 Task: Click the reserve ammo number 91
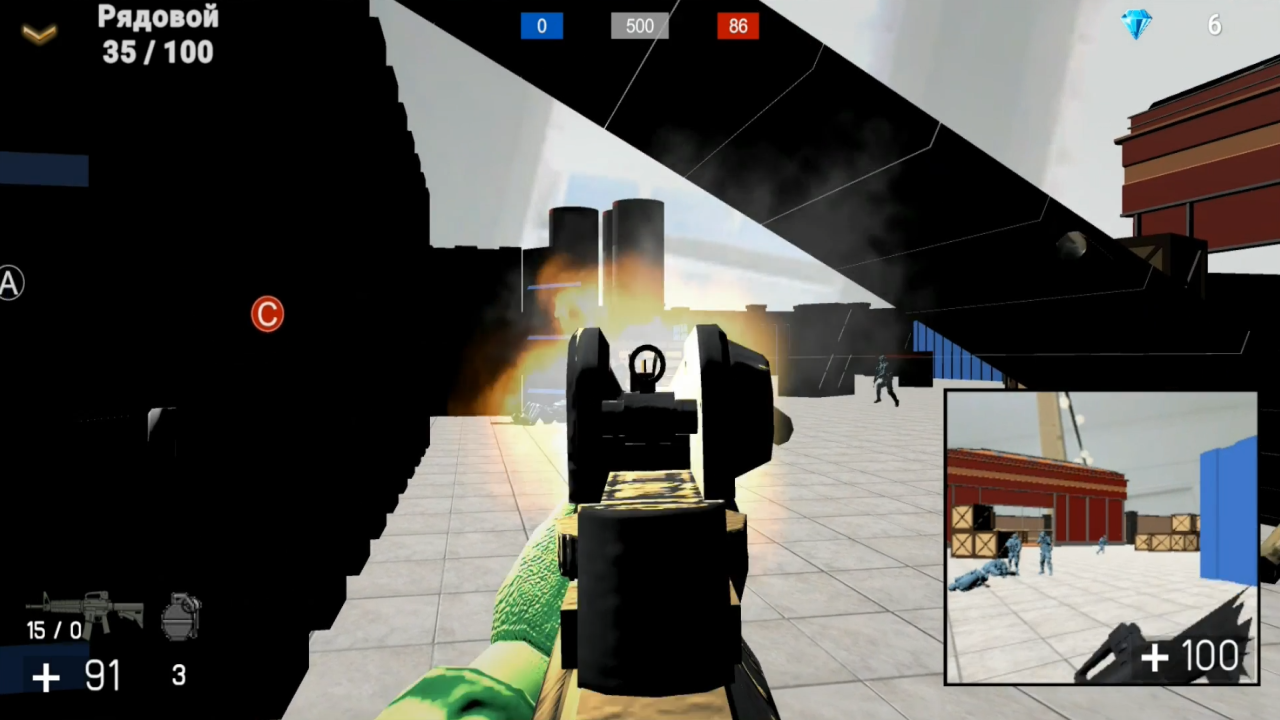pyautogui.click(x=101, y=676)
